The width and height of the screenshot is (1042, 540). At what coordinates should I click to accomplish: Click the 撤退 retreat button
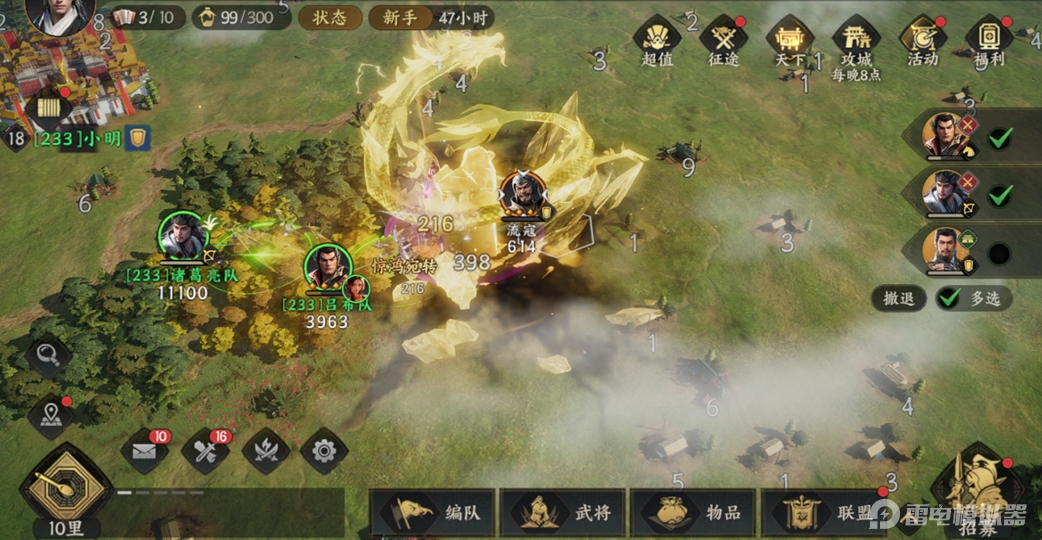point(899,298)
